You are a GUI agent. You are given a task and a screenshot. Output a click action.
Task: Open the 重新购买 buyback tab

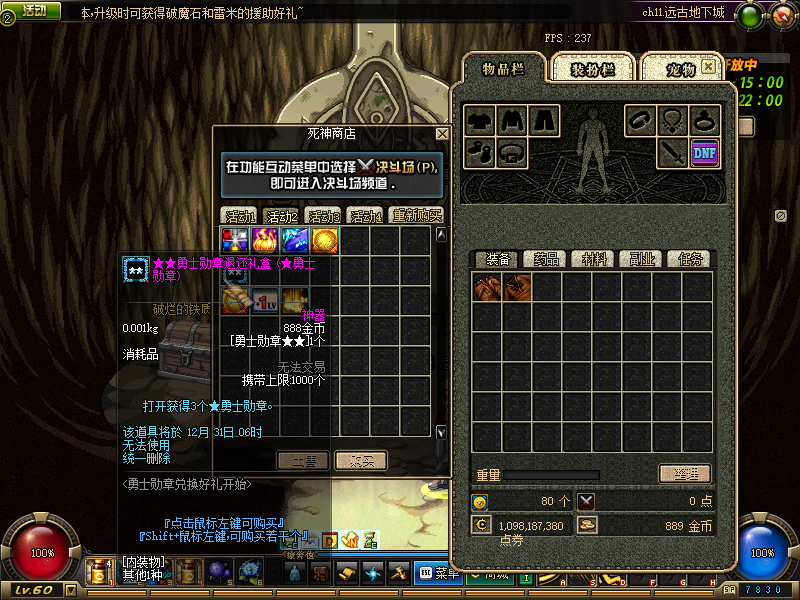417,215
